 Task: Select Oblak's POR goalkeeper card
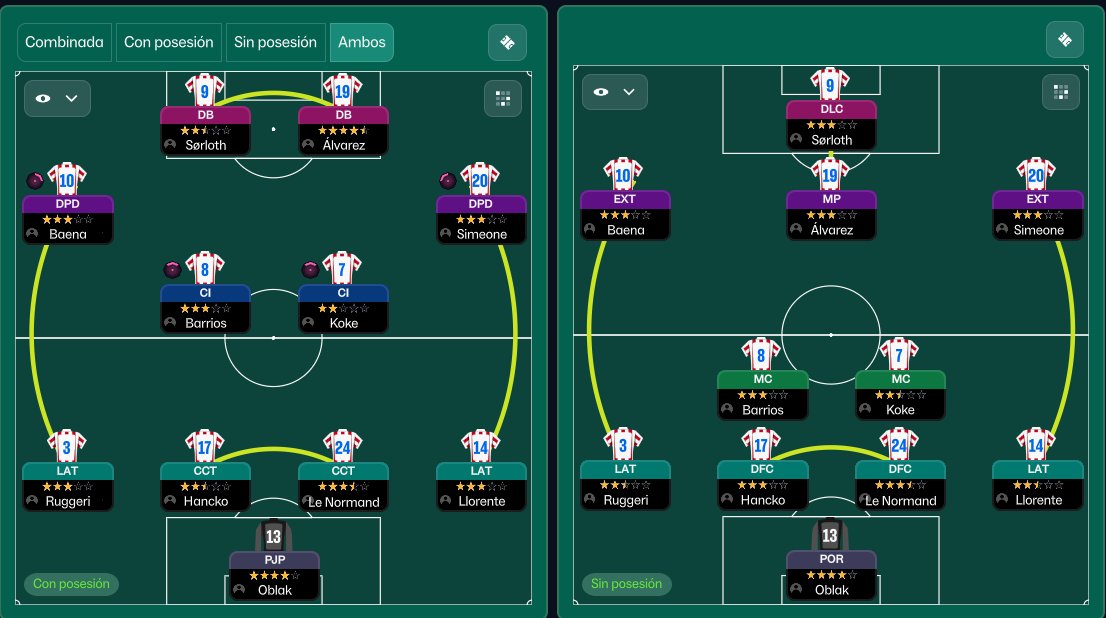click(831, 576)
